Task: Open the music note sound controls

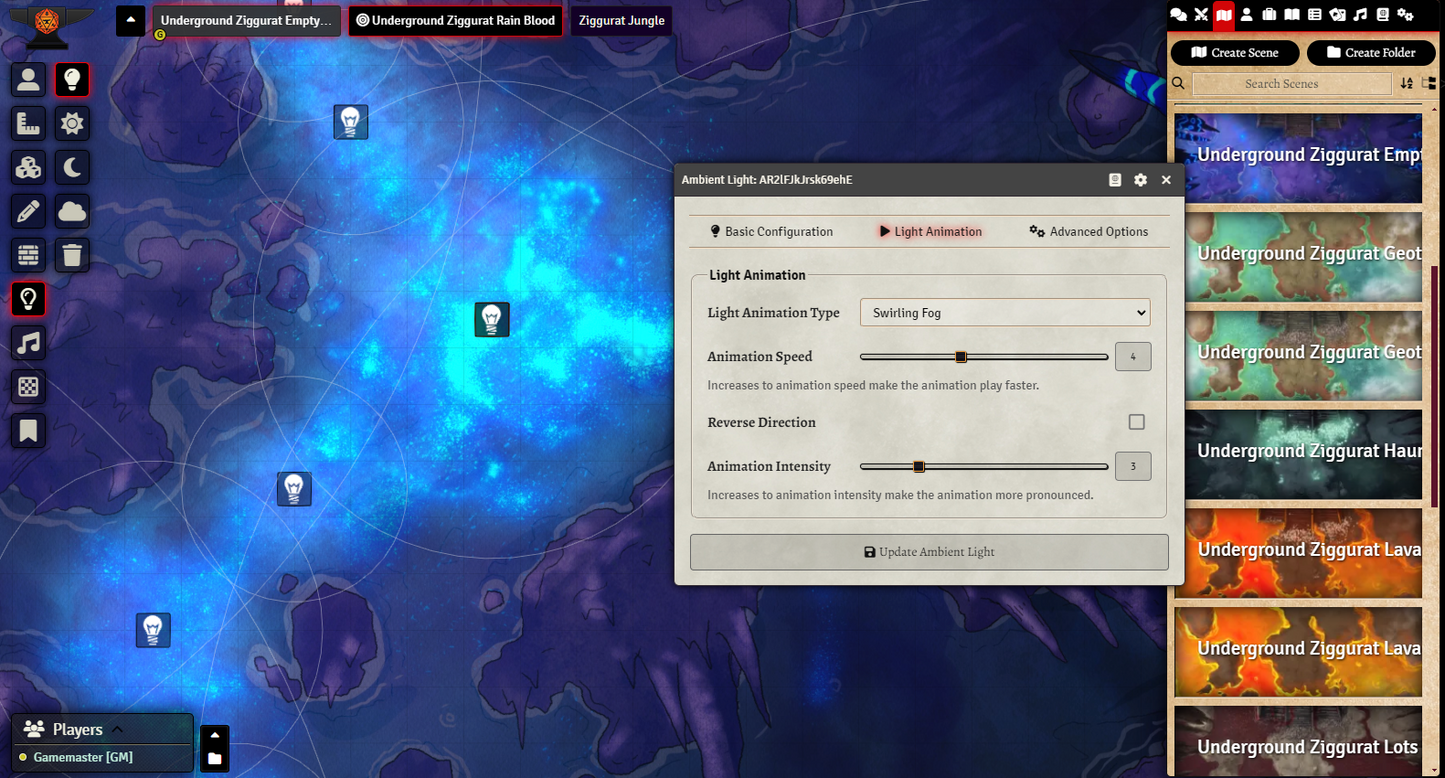Action: pos(28,343)
